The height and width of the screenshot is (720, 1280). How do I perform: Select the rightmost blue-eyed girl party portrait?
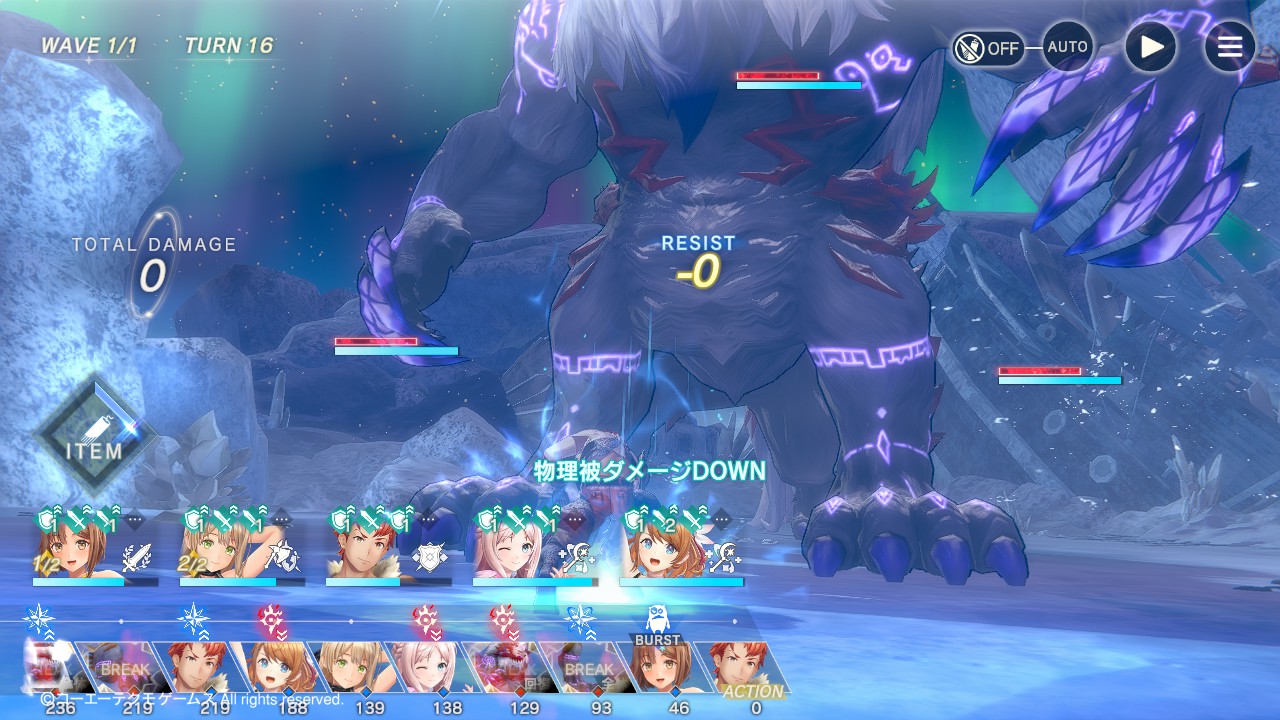656,551
